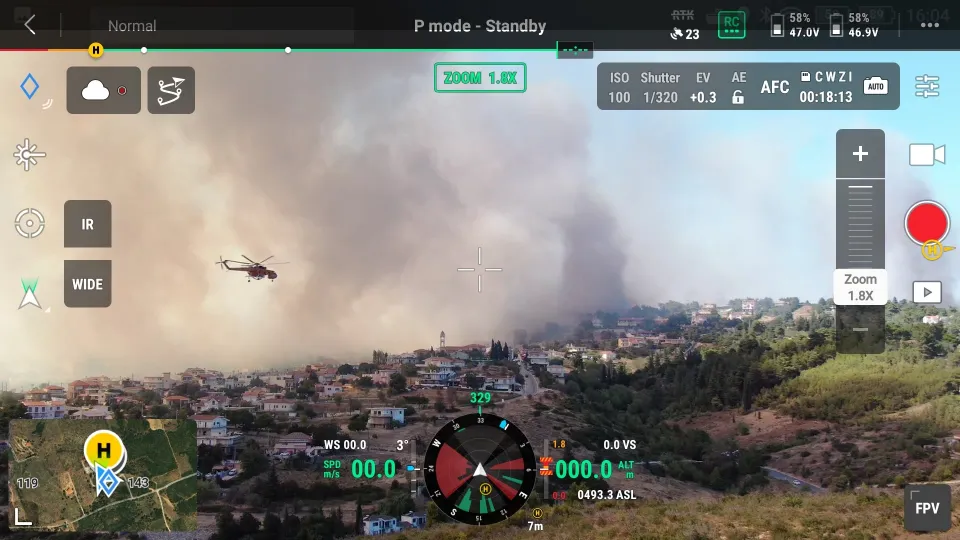Screen dimensions: 960x540
Task: Open the flight route planning button
Action: (x=171, y=90)
